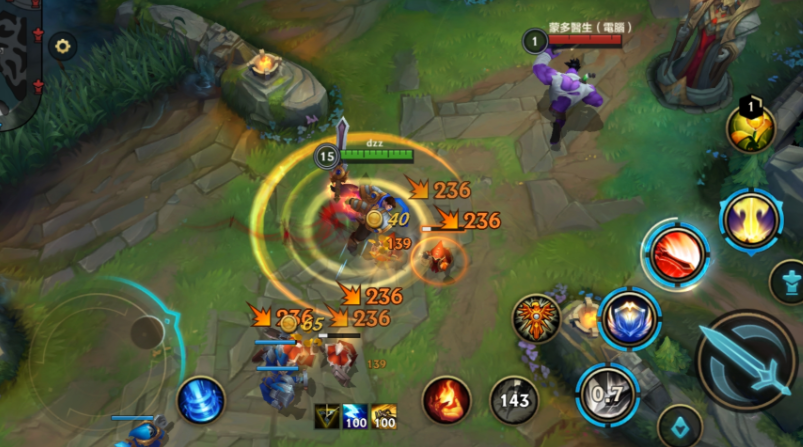Viewport: 803px width, 447px height.
Task: Activate the blue shield ability
Action: 628,319
